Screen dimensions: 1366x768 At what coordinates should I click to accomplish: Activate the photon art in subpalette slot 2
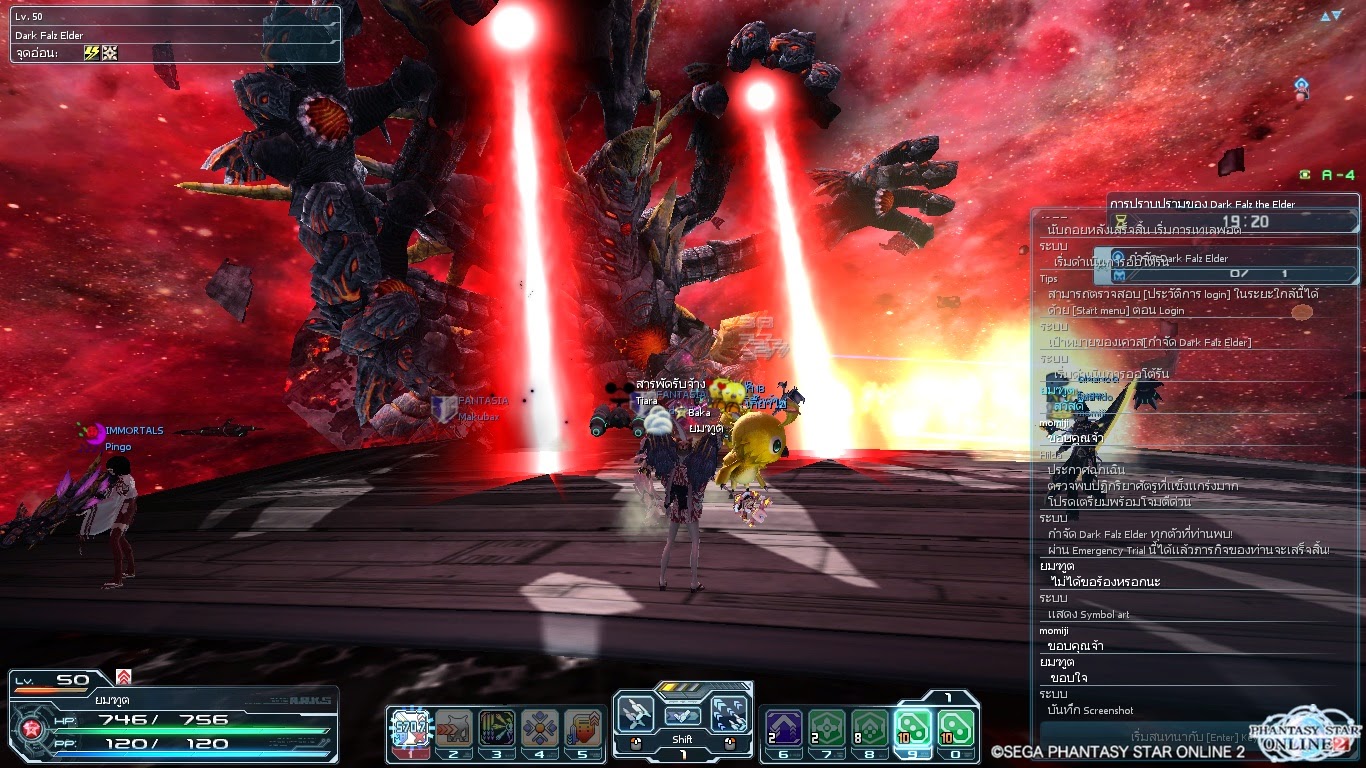click(x=455, y=728)
